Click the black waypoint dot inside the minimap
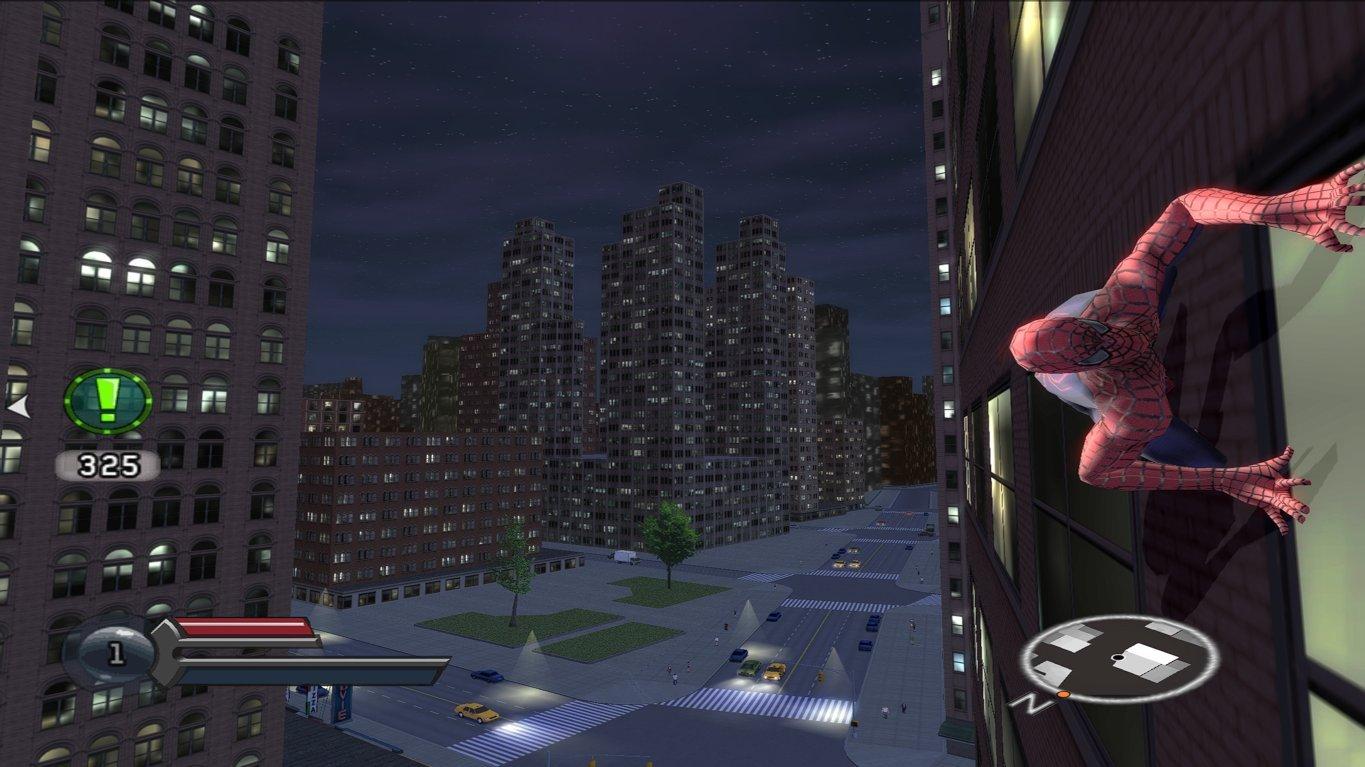 coord(1118,657)
